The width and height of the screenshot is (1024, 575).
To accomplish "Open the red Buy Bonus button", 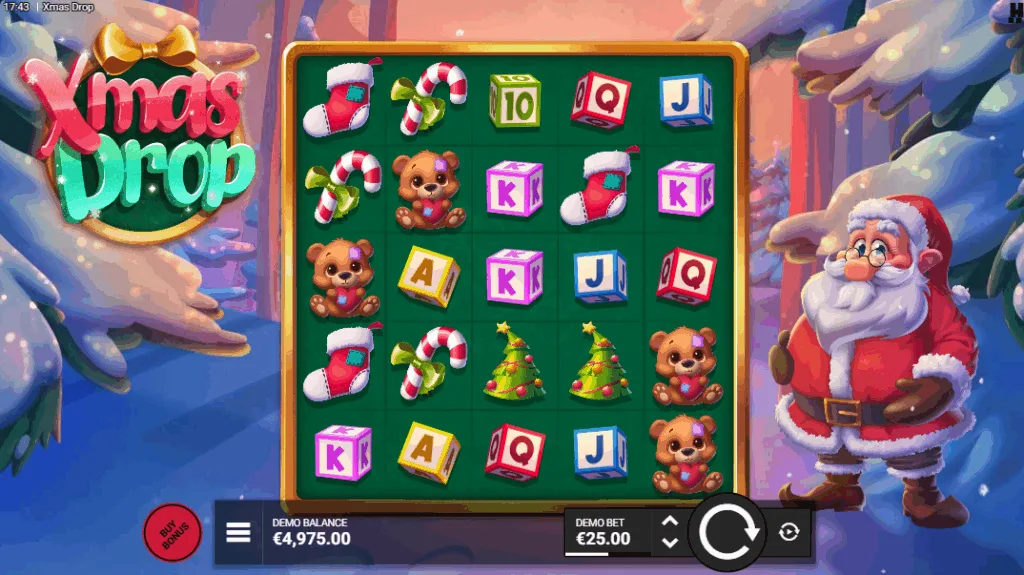I will click(x=173, y=532).
